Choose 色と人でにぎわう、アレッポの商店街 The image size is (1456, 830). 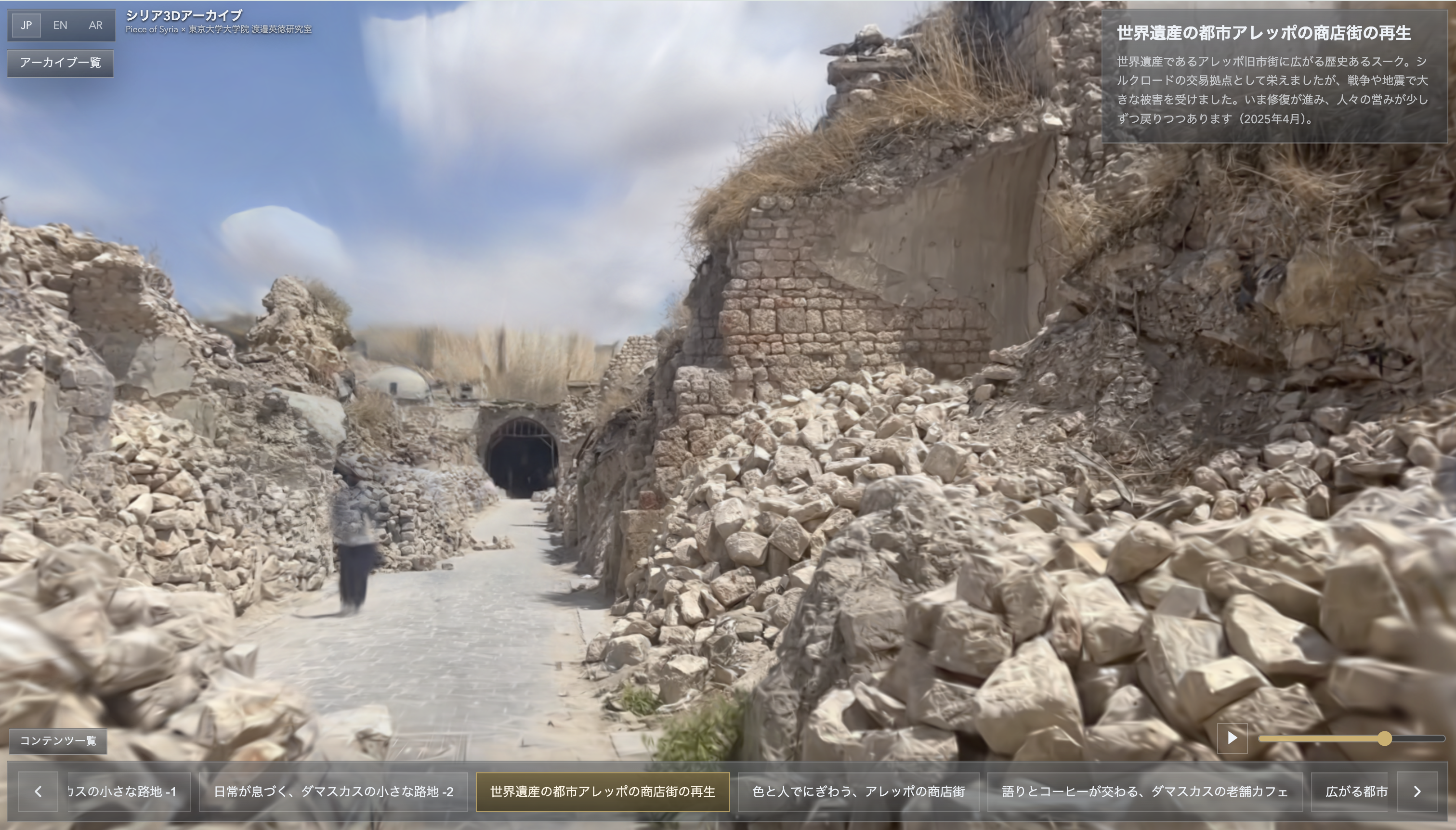tap(858, 791)
